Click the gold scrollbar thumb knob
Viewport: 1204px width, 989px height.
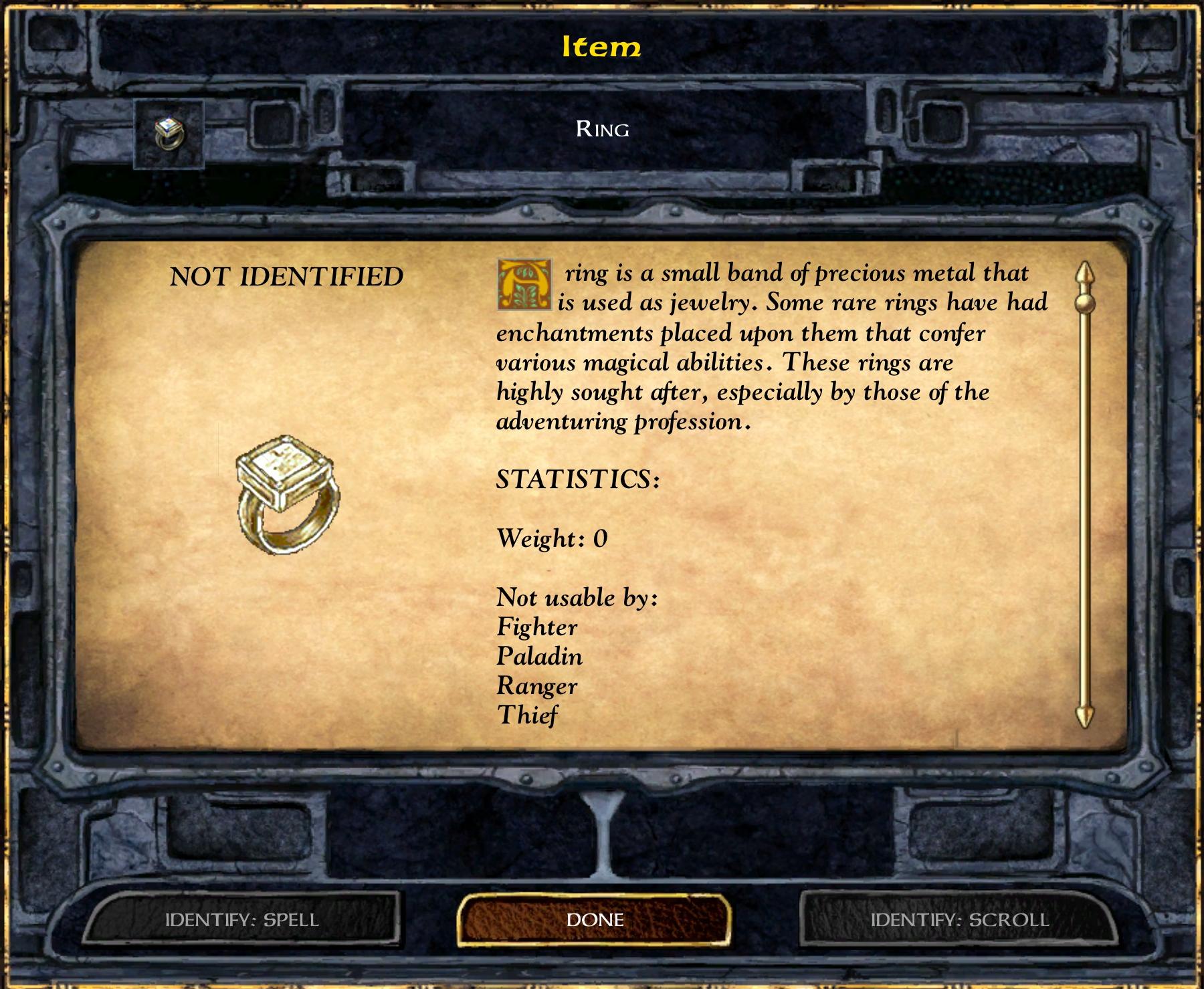tap(1084, 304)
